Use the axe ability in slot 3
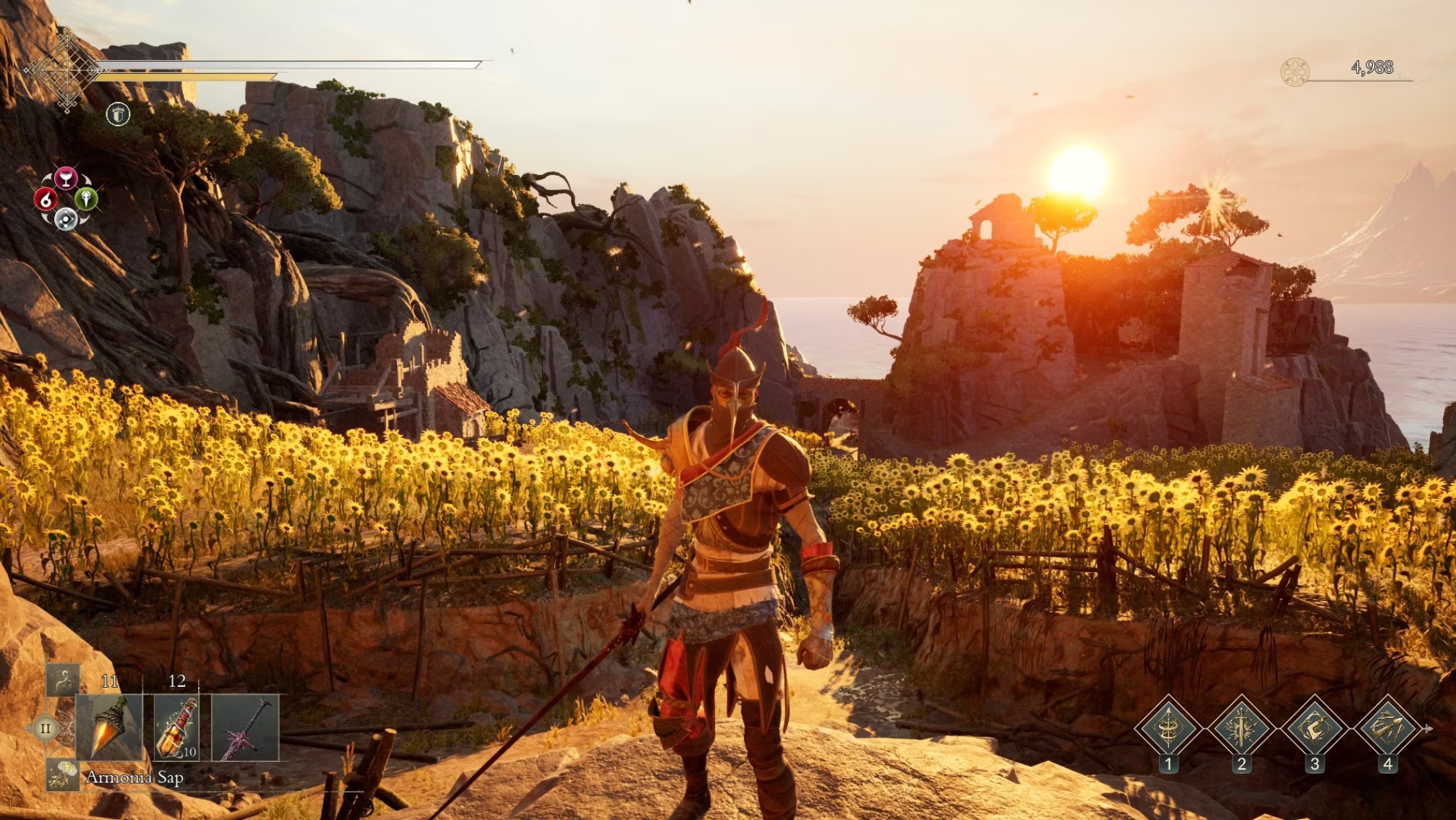This screenshot has width=1456, height=820. click(1314, 727)
